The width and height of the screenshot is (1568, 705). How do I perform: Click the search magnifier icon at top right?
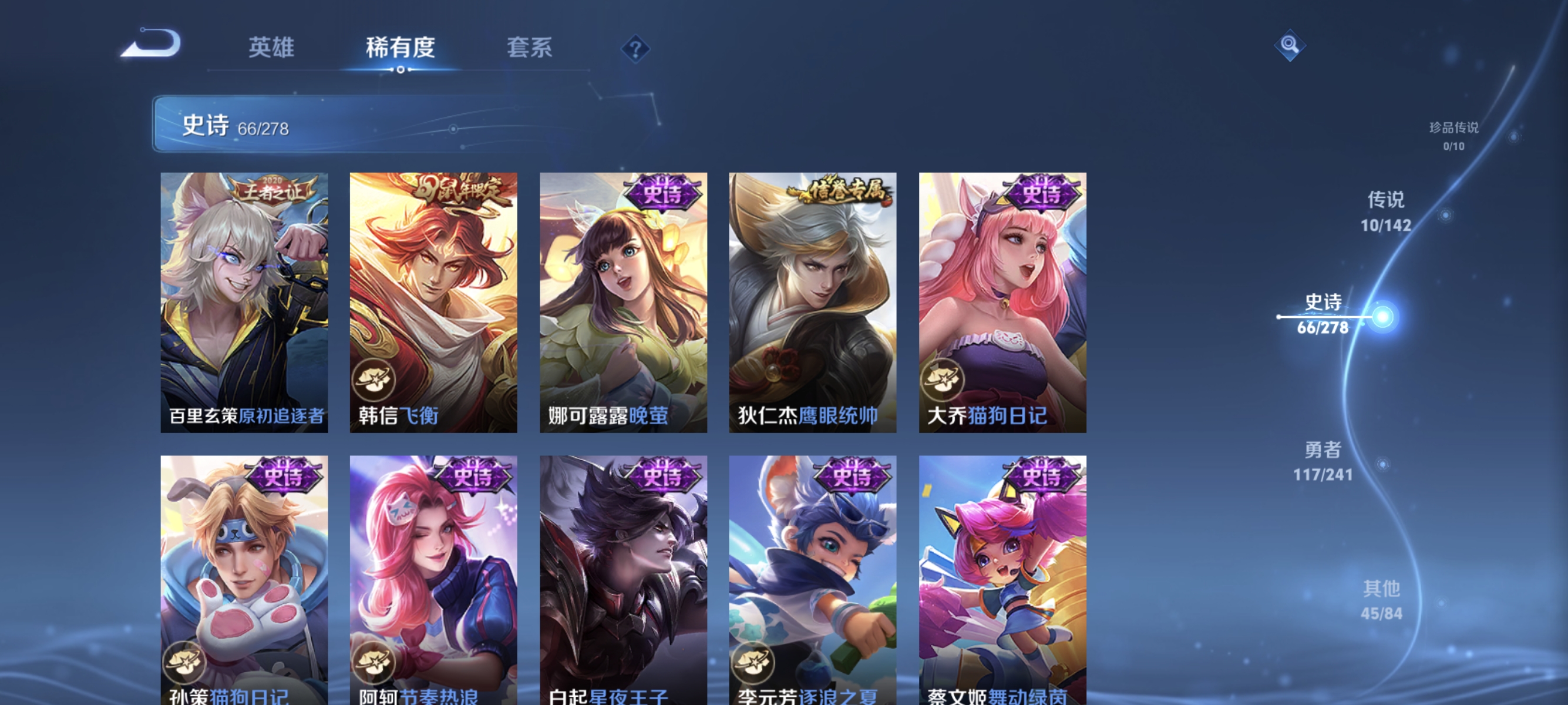[1290, 45]
